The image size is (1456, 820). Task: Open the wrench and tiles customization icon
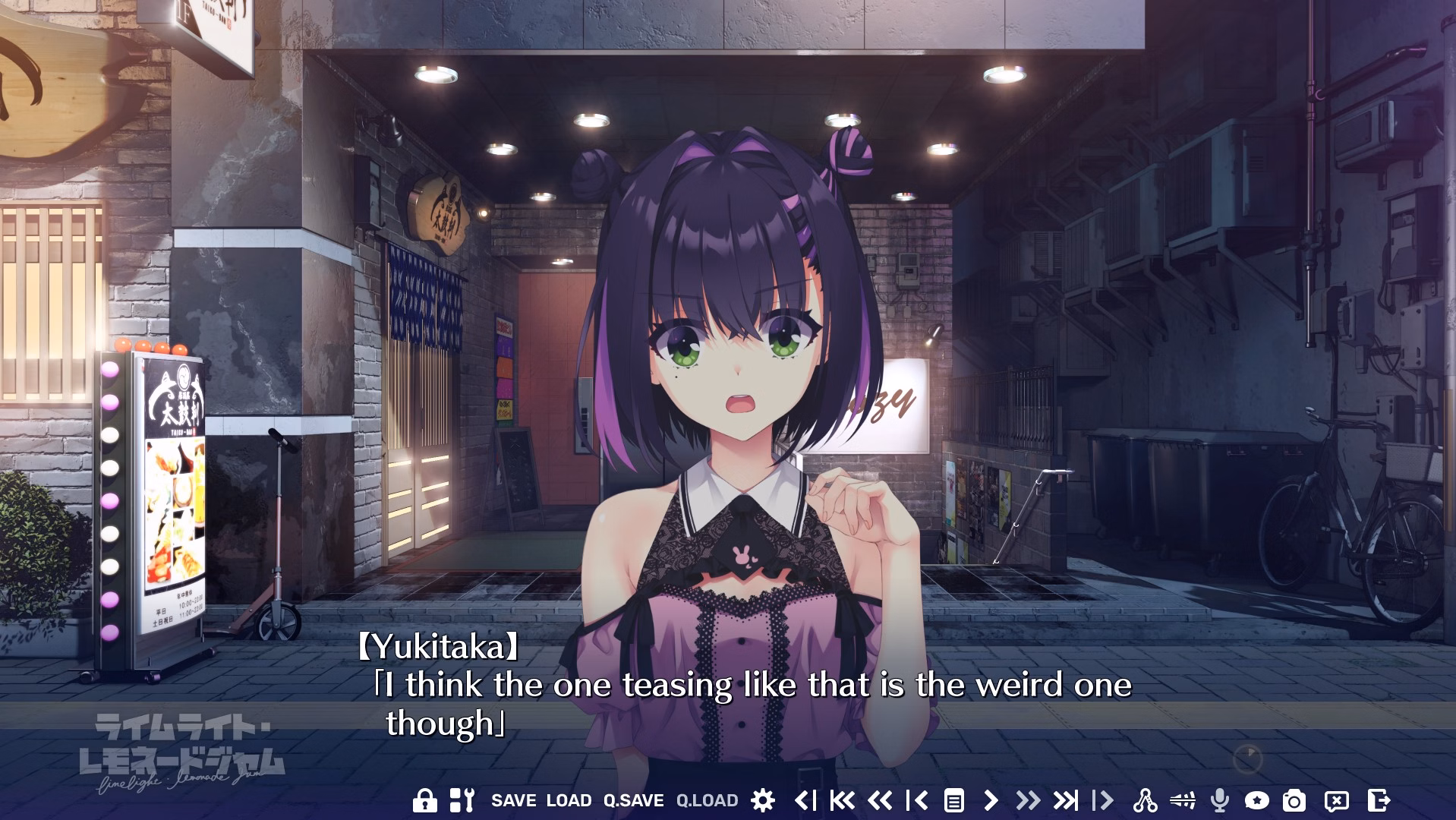tap(462, 800)
